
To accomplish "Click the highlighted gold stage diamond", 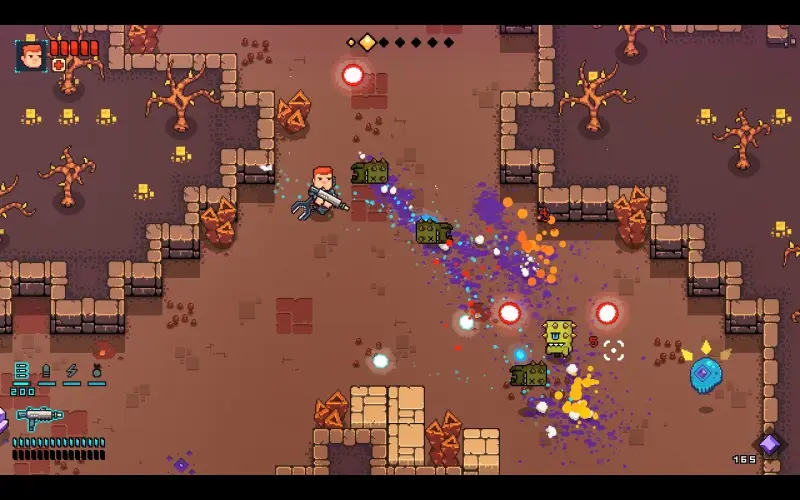I will [367, 42].
